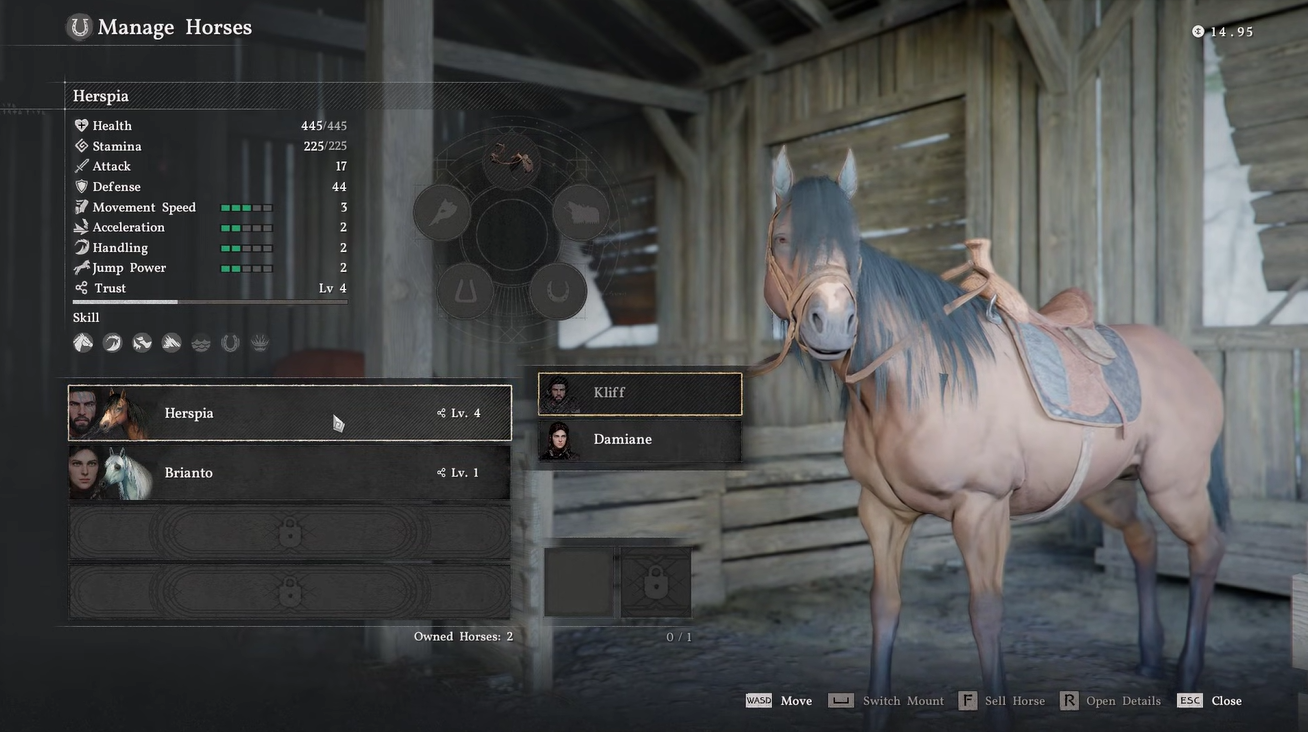The image size is (1308, 732).
Task: Close the Manage Horses screen
Action: point(1210,701)
